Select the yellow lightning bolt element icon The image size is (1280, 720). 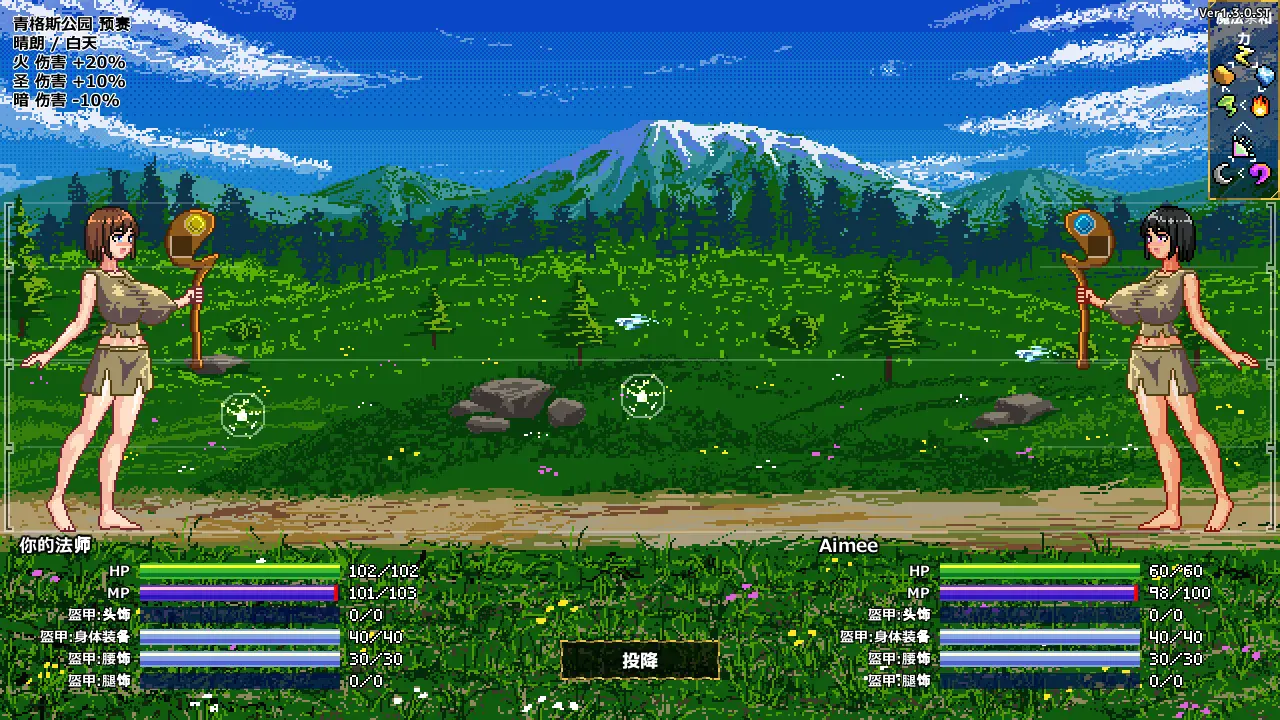pyautogui.click(x=1244, y=55)
